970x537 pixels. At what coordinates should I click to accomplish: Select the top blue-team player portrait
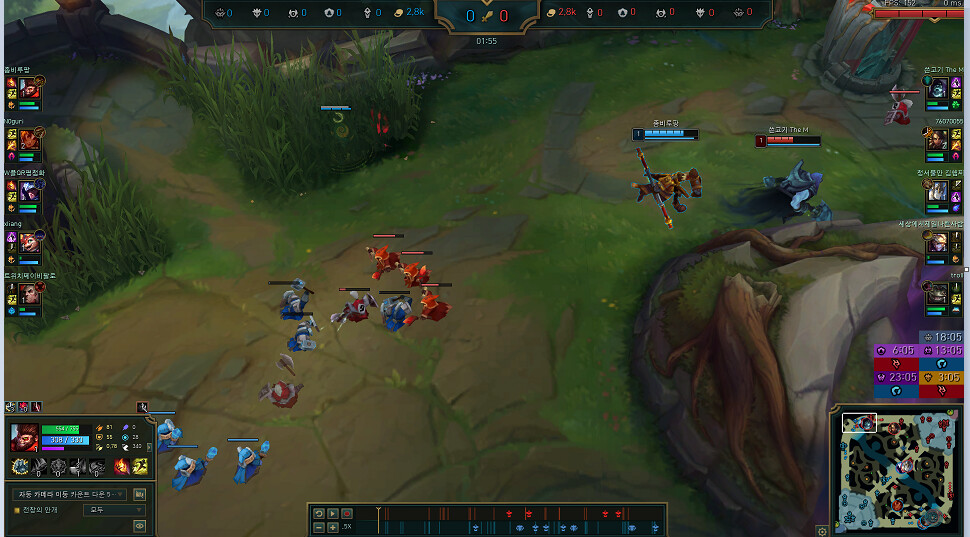point(28,88)
